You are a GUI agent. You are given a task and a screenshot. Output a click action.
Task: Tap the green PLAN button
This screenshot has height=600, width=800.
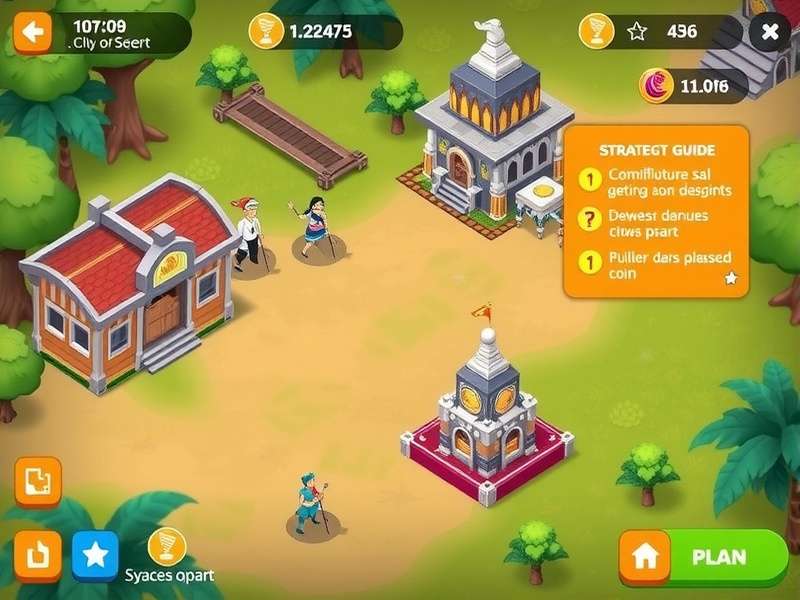pos(718,557)
